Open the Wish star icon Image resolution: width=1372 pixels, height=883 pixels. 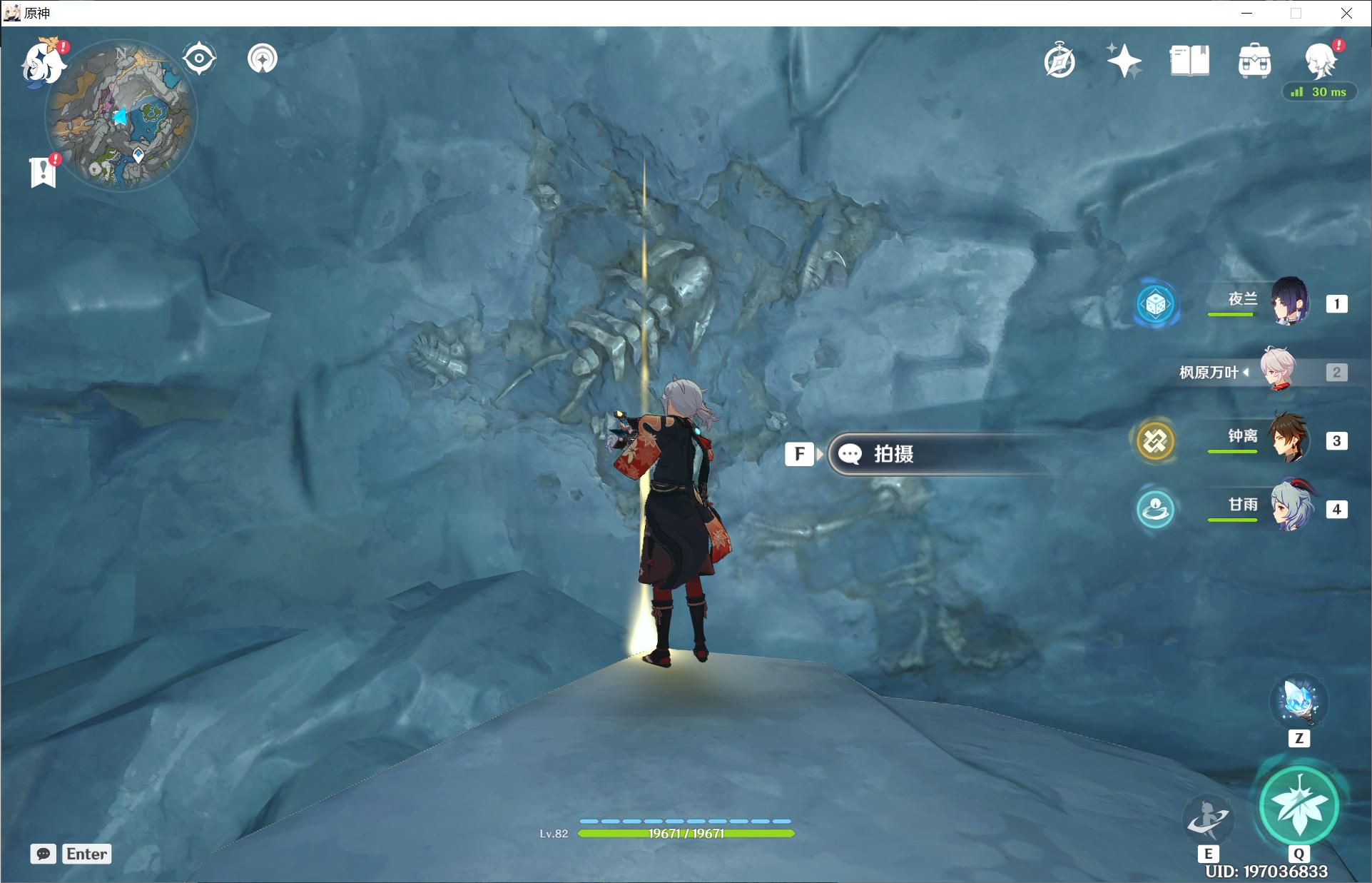(x=1124, y=61)
